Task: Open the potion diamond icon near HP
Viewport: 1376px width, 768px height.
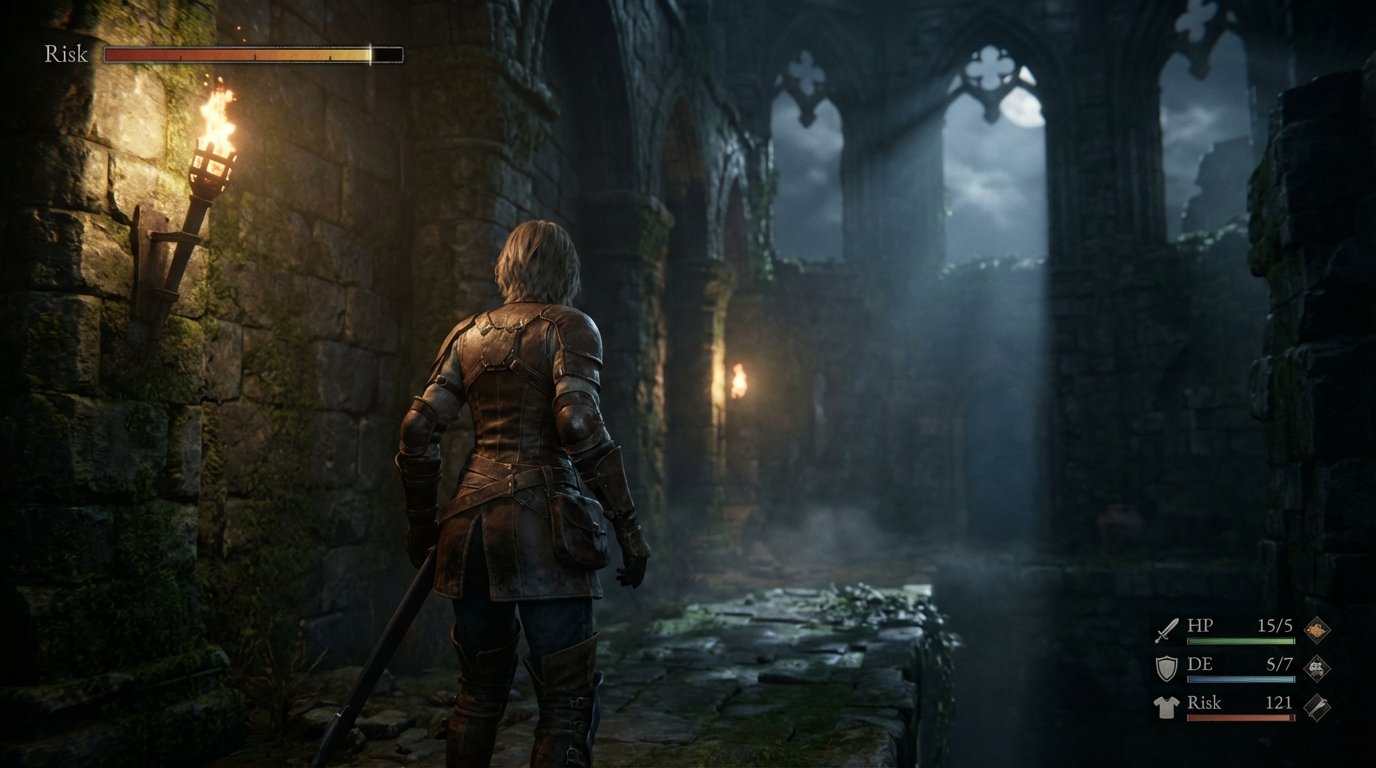Action: click(1315, 629)
